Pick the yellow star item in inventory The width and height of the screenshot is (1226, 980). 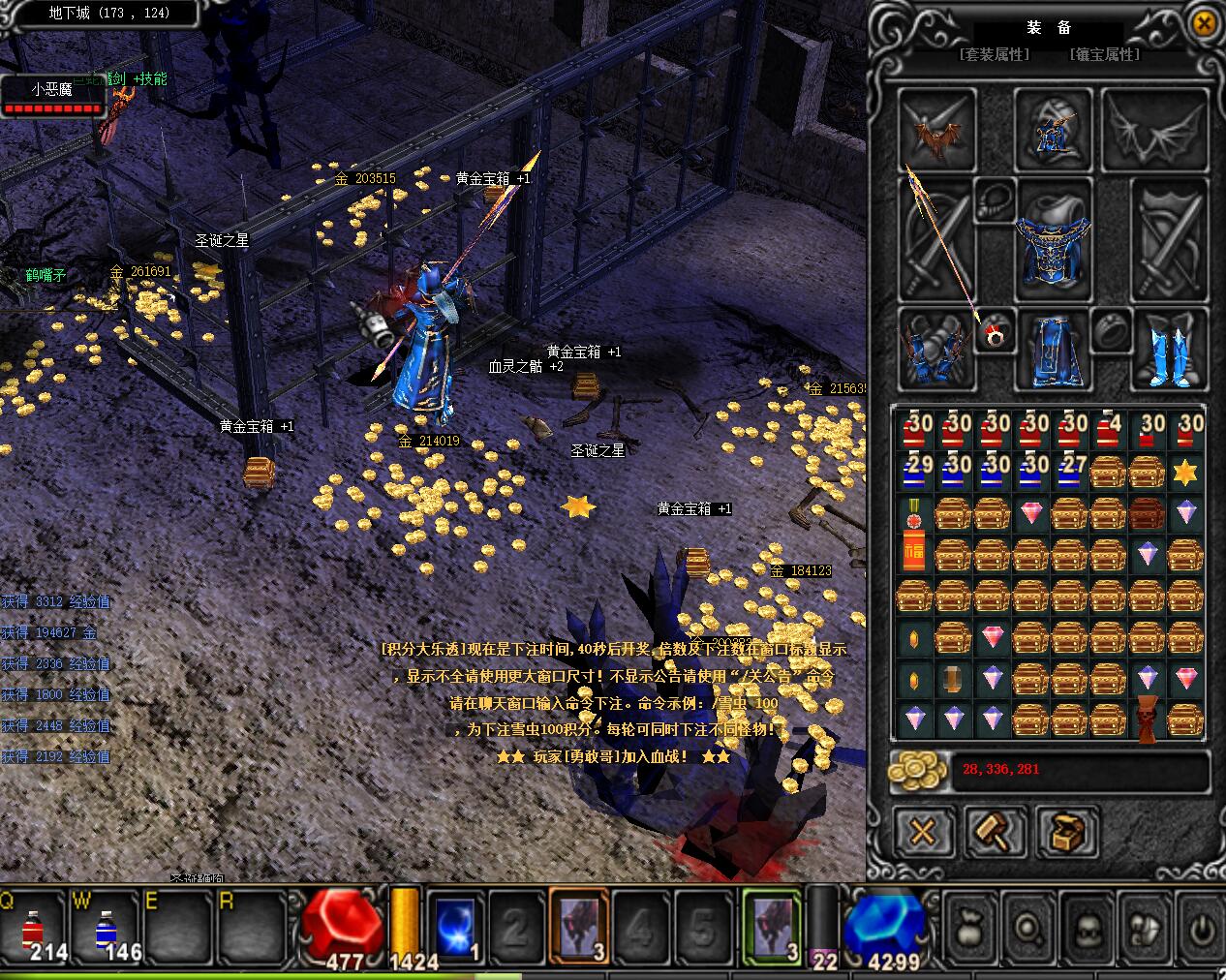[x=1186, y=472]
